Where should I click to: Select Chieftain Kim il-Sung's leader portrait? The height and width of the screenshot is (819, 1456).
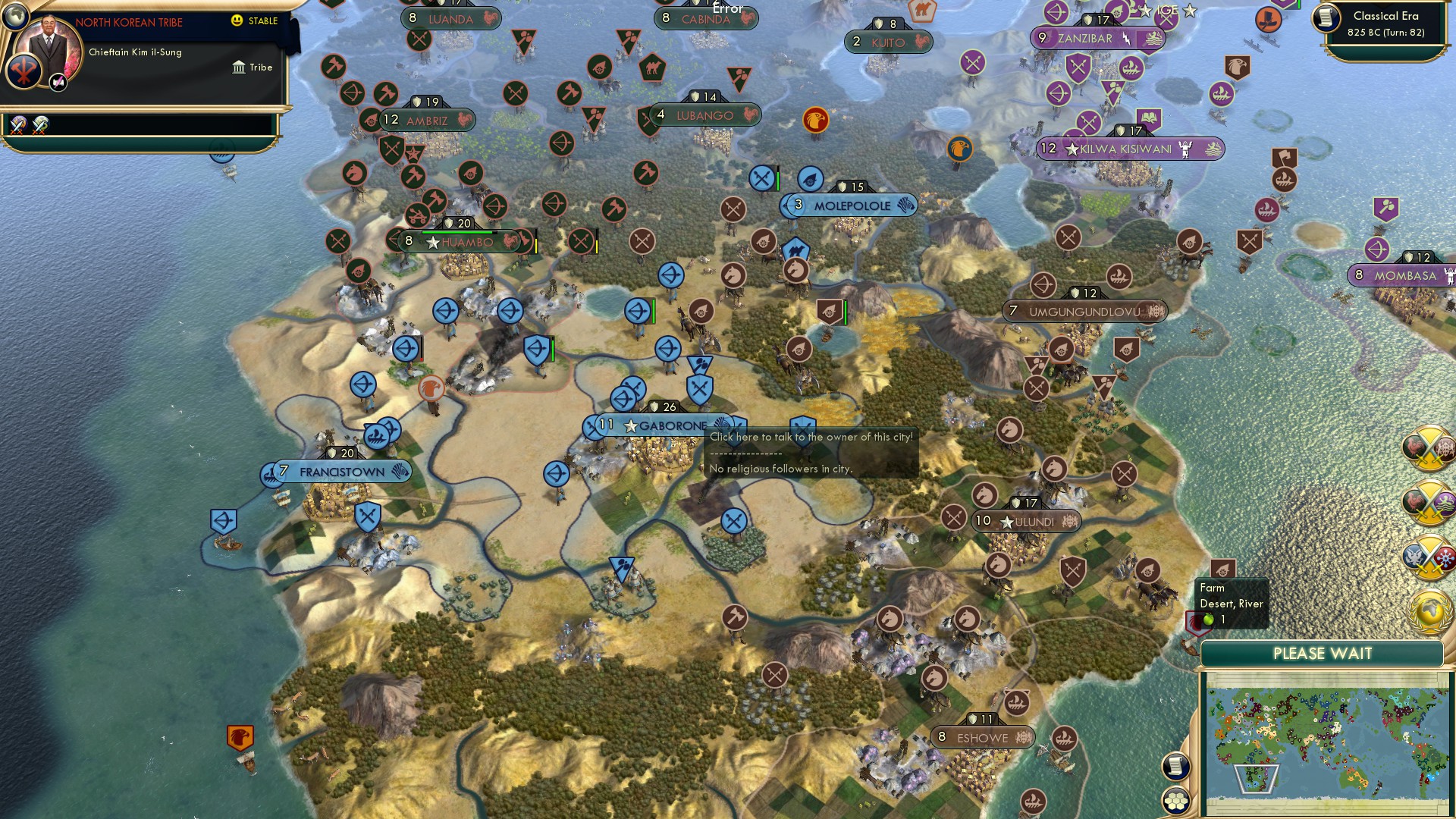click(x=49, y=44)
